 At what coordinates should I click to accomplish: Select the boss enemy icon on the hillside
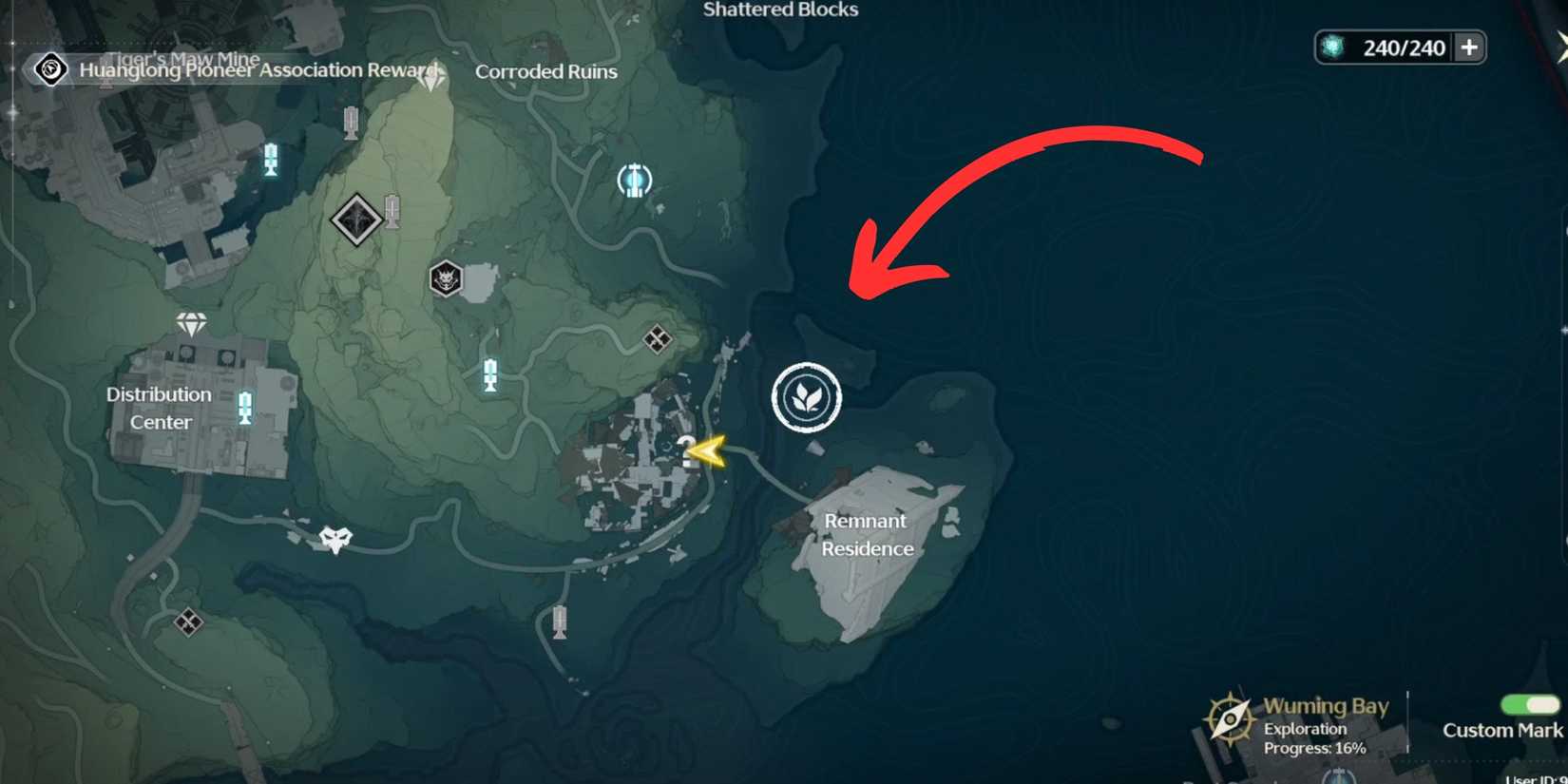click(446, 277)
